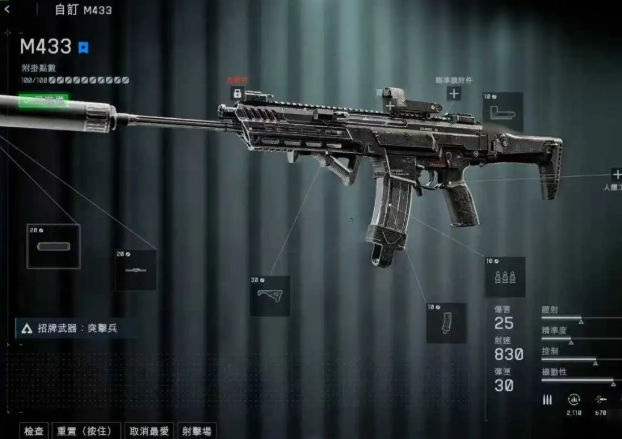Click the 檢查 inspect button
Image resolution: width=622 pixels, height=439 pixels.
tap(34, 430)
